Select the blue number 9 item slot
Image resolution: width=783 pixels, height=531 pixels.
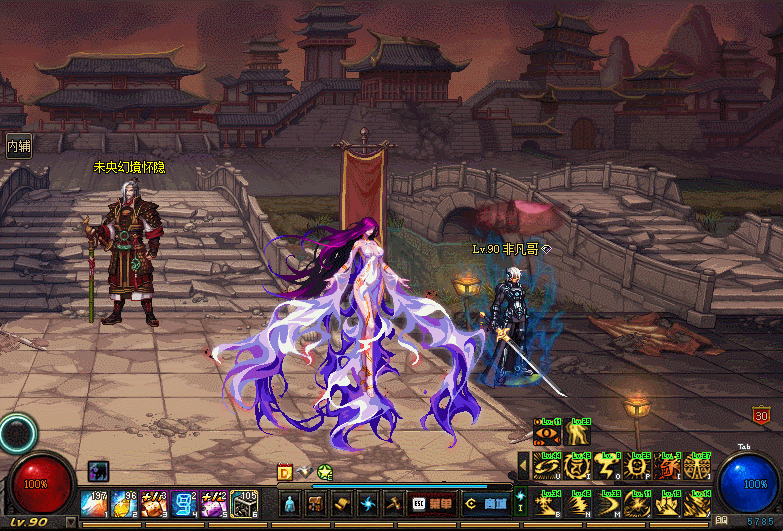(184, 504)
